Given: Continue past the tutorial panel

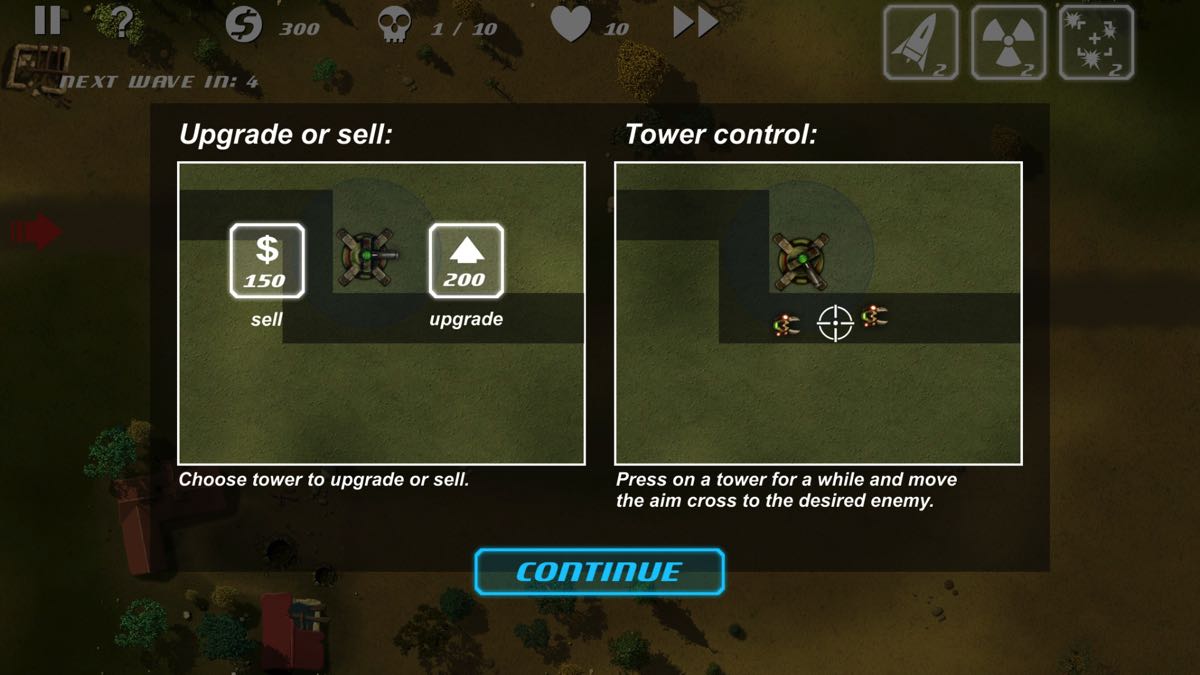Looking at the screenshot, I should pos(599,572).
